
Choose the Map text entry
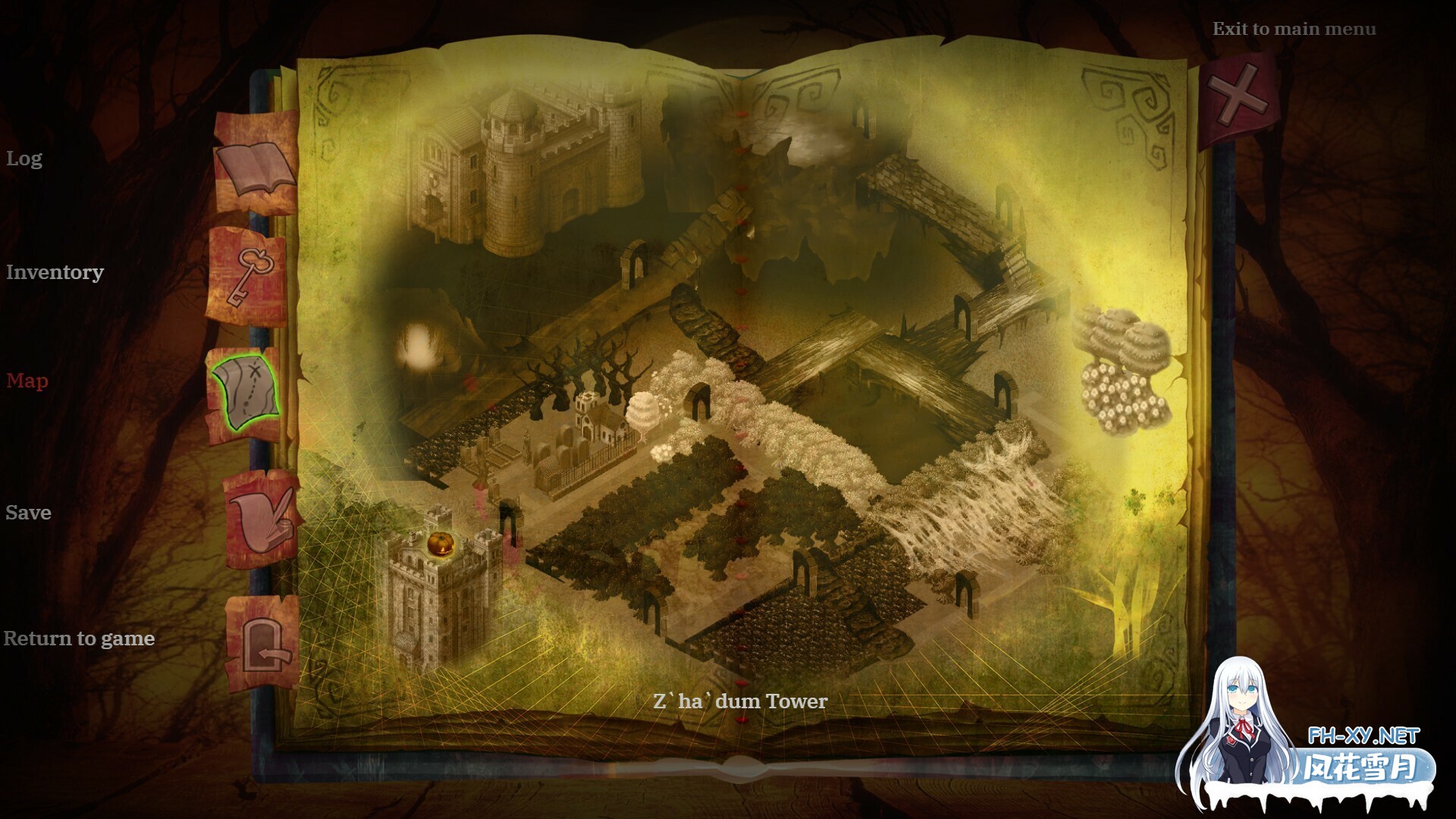tap(27, 381)
